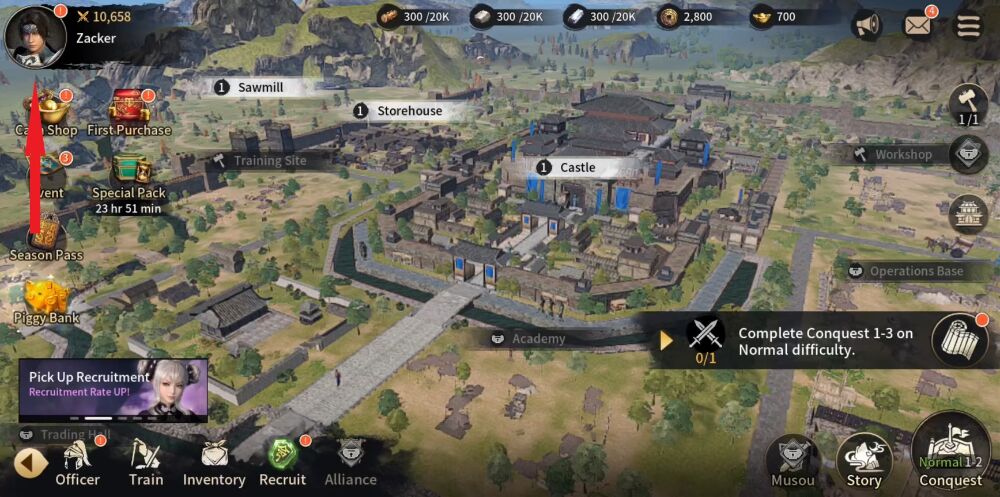Open the Train menu
Screen dimensions: 1000x497
(146, 463)
